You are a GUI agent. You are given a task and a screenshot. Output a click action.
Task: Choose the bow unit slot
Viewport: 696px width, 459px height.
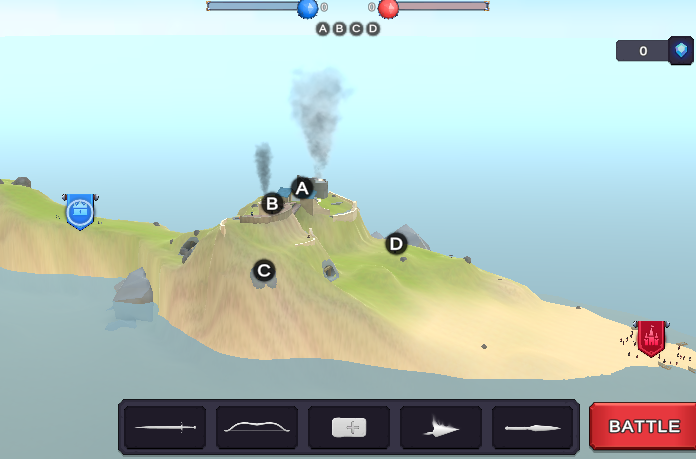coord(257,427)
